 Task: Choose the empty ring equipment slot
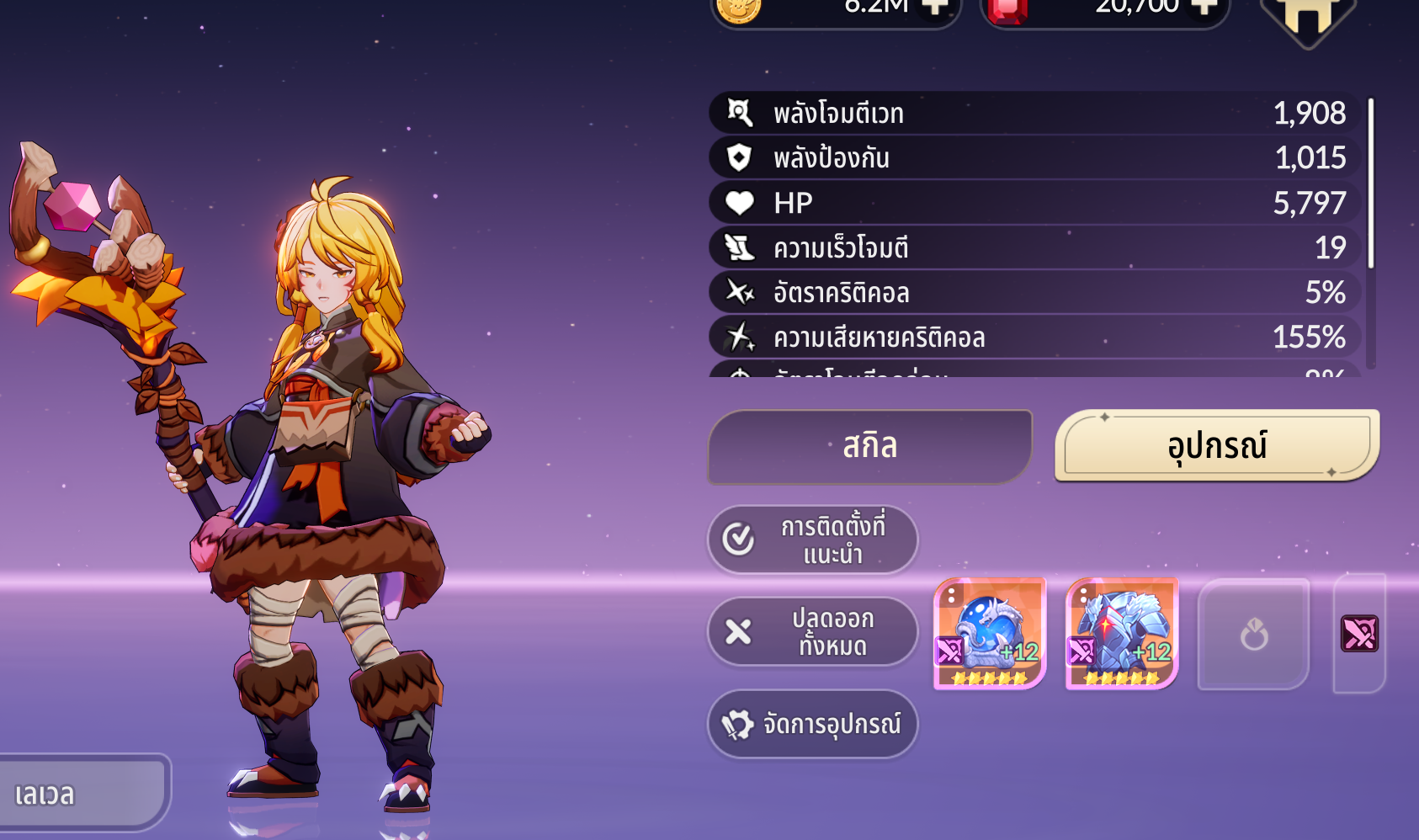[x=1253, y=634]
